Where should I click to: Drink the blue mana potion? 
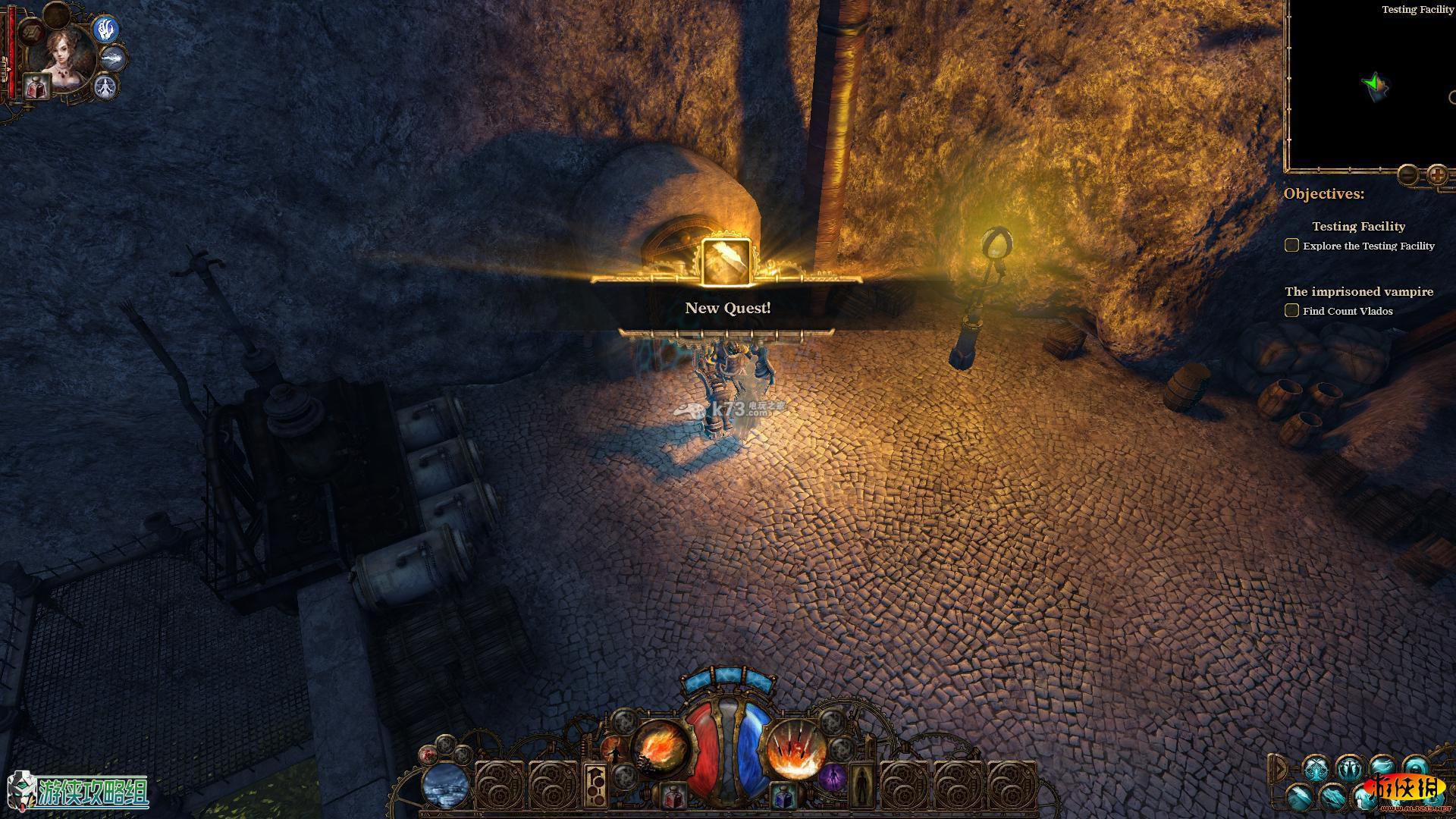tap(782, 796)
